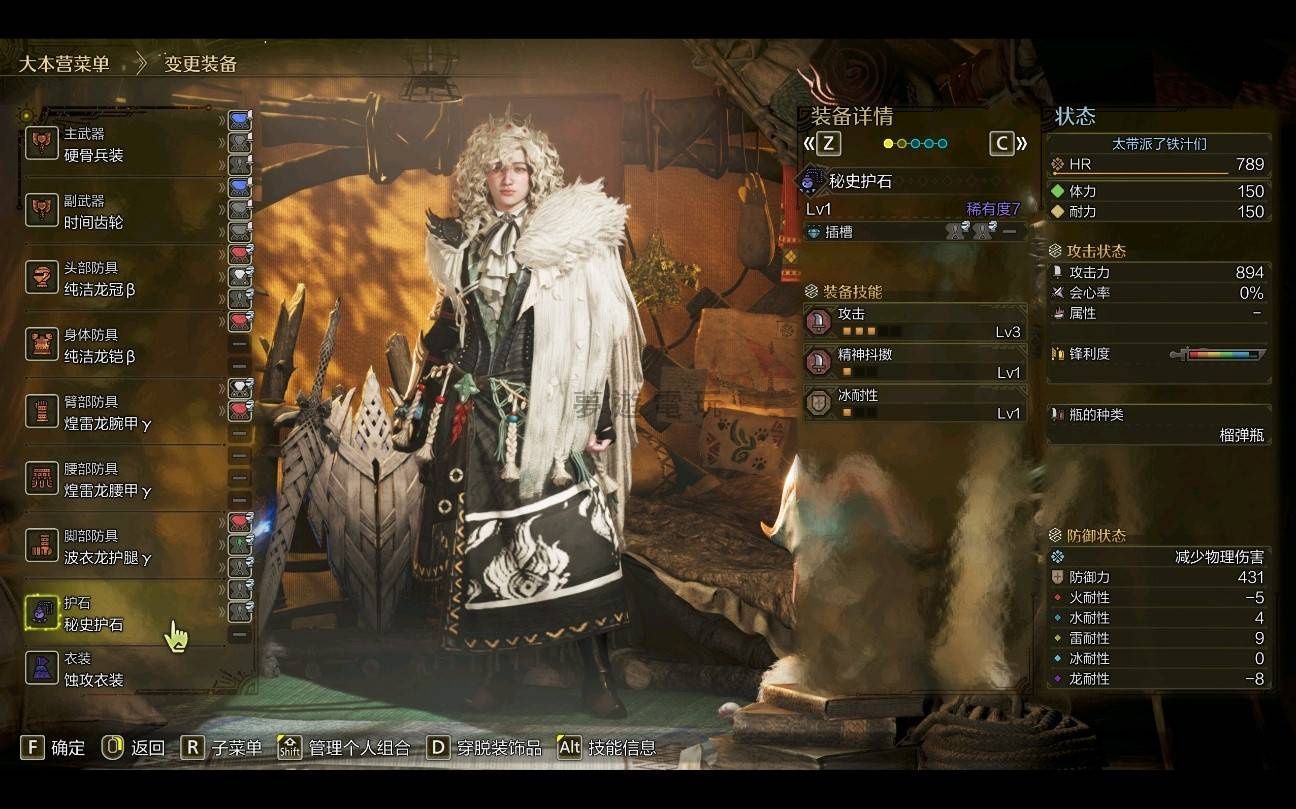Open 技能信息 skill information
1296x809 pixels.
click(x=607, y=748)
